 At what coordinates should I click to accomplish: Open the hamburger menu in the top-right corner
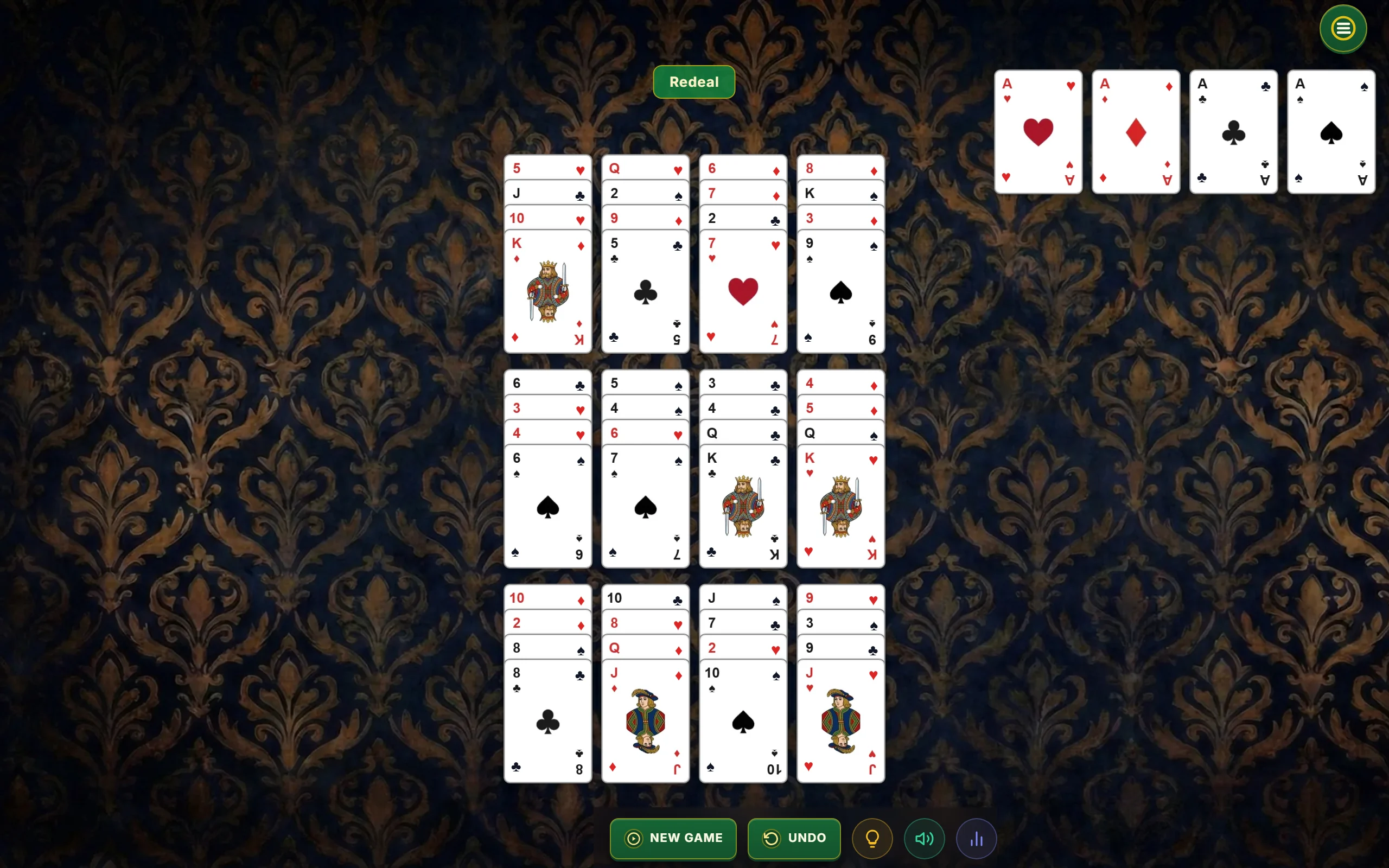(1342, 28)
